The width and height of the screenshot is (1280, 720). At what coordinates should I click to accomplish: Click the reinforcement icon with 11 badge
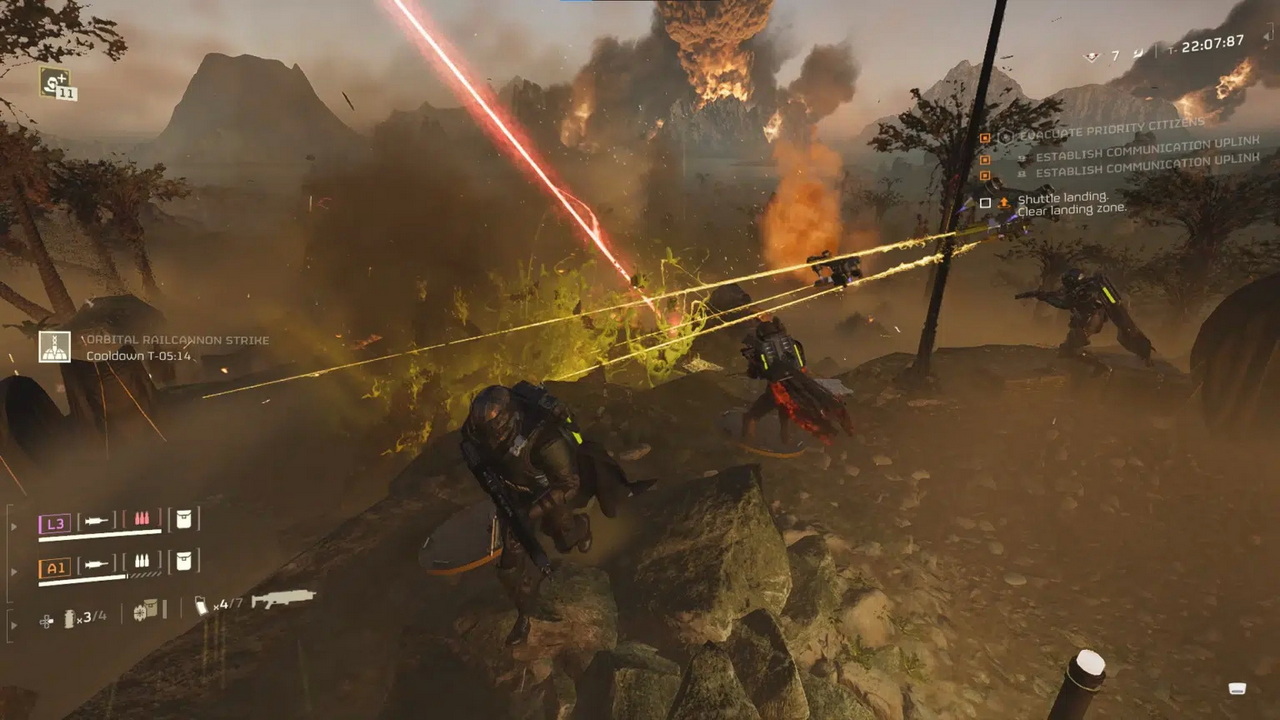point(55,82)
